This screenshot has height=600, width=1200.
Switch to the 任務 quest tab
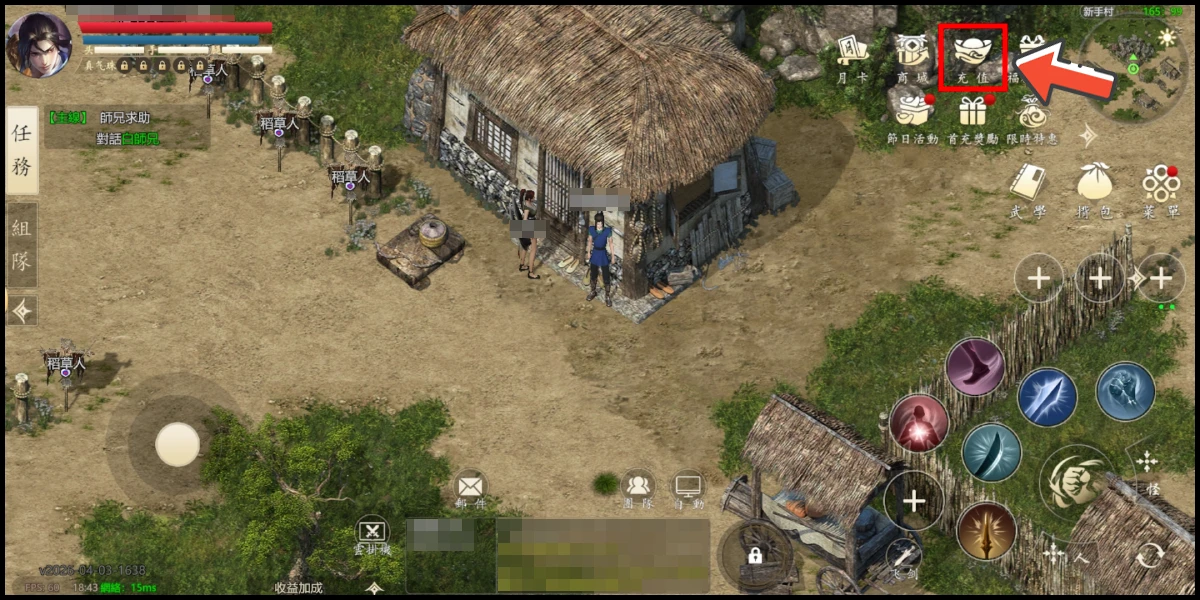click(x=22, y=150)
